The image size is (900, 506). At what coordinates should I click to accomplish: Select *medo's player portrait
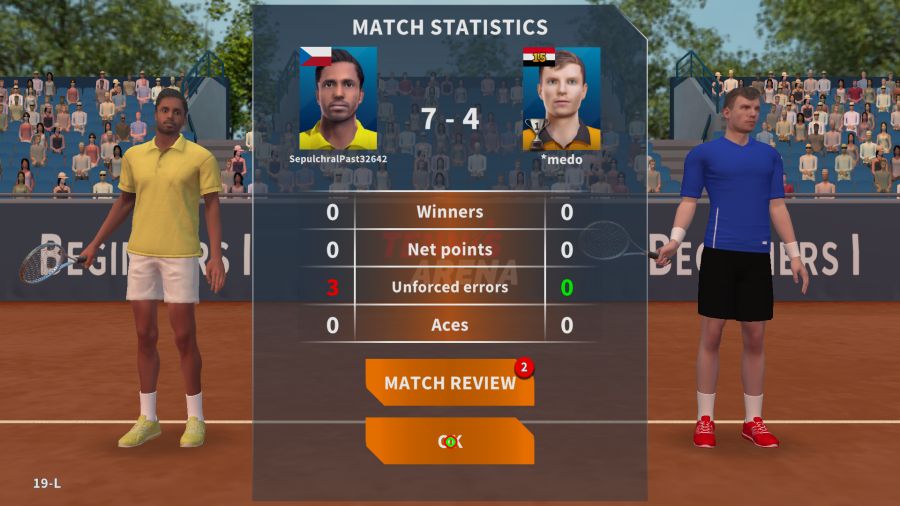[561, 98]
